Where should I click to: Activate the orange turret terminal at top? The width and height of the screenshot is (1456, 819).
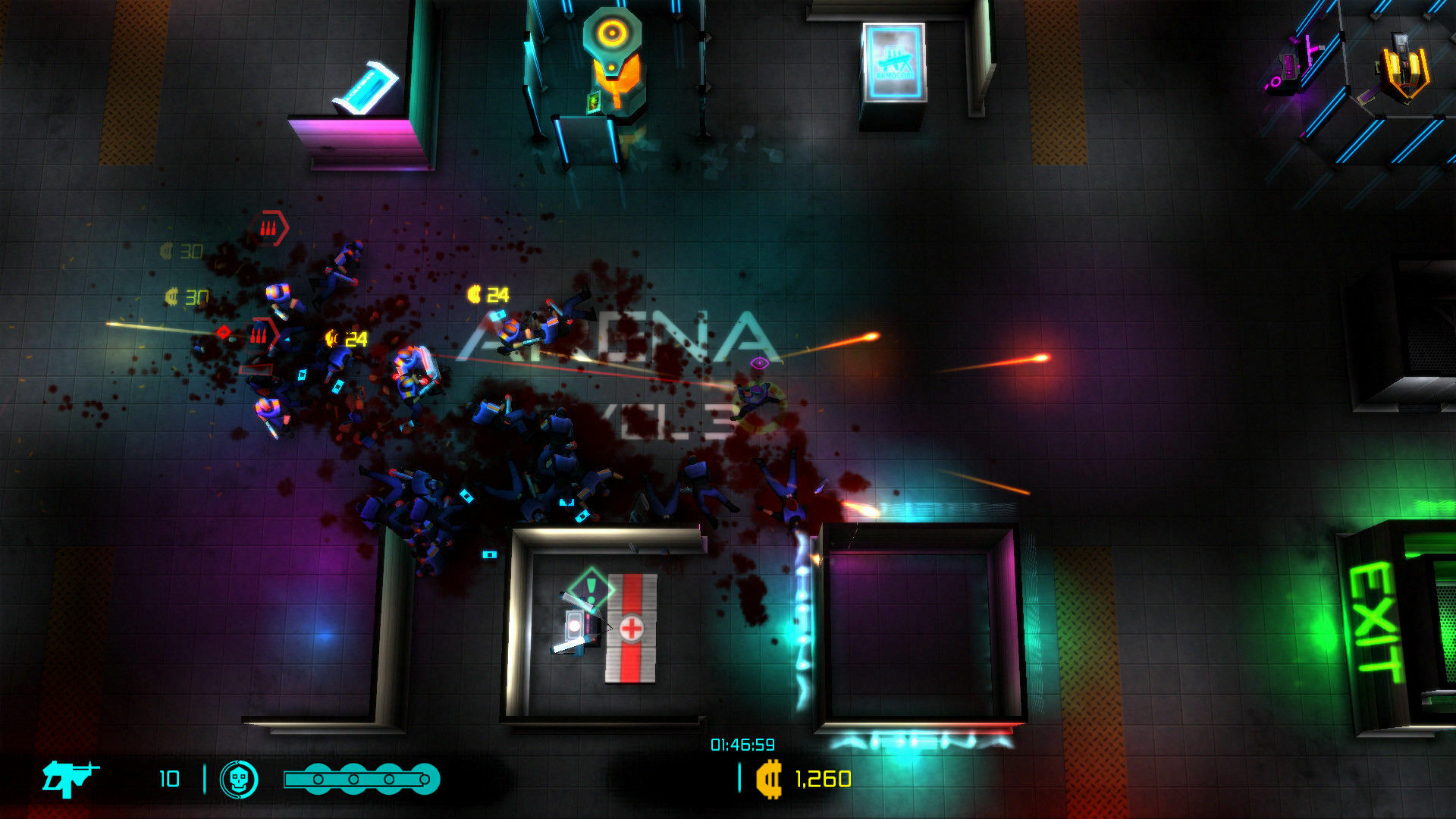[610, 61]
